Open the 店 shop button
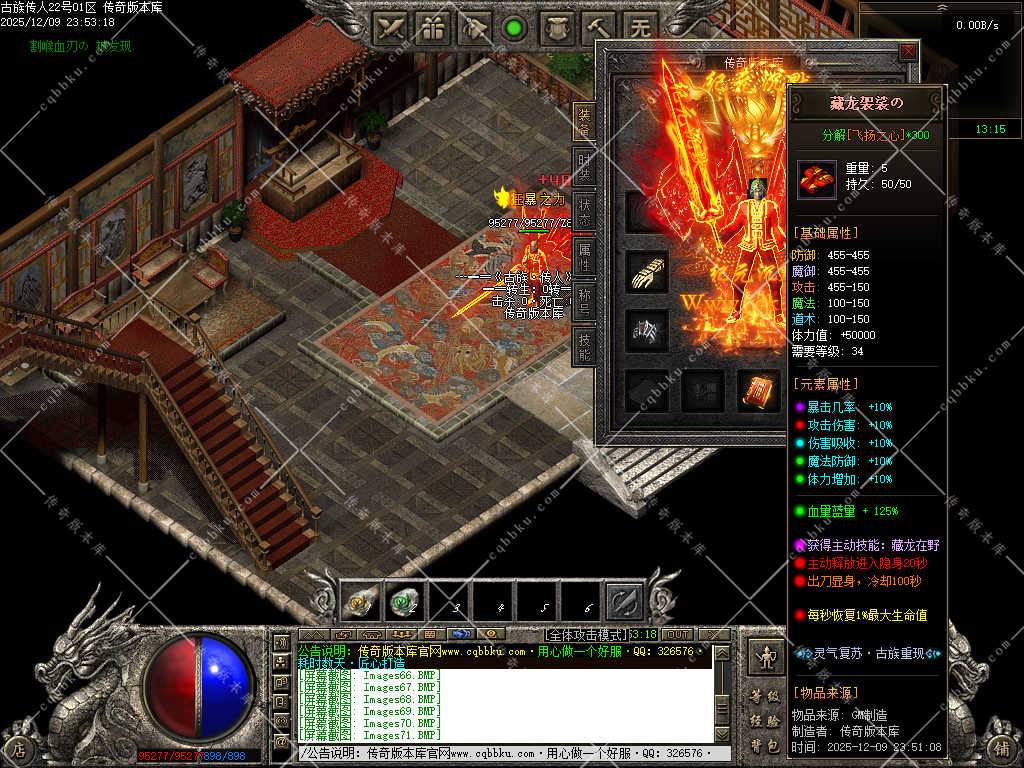The image size is (1024, 768). click(18, 747)
